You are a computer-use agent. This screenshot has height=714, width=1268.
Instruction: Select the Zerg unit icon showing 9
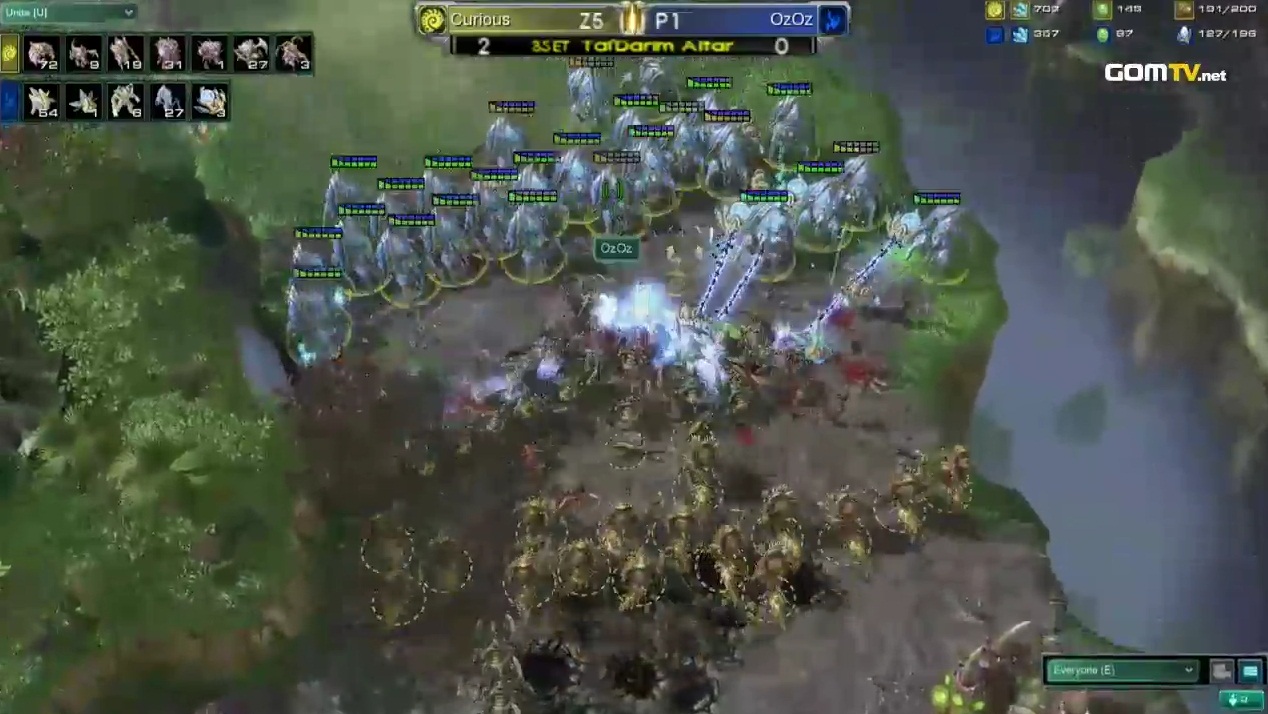(x=84, y=53)
